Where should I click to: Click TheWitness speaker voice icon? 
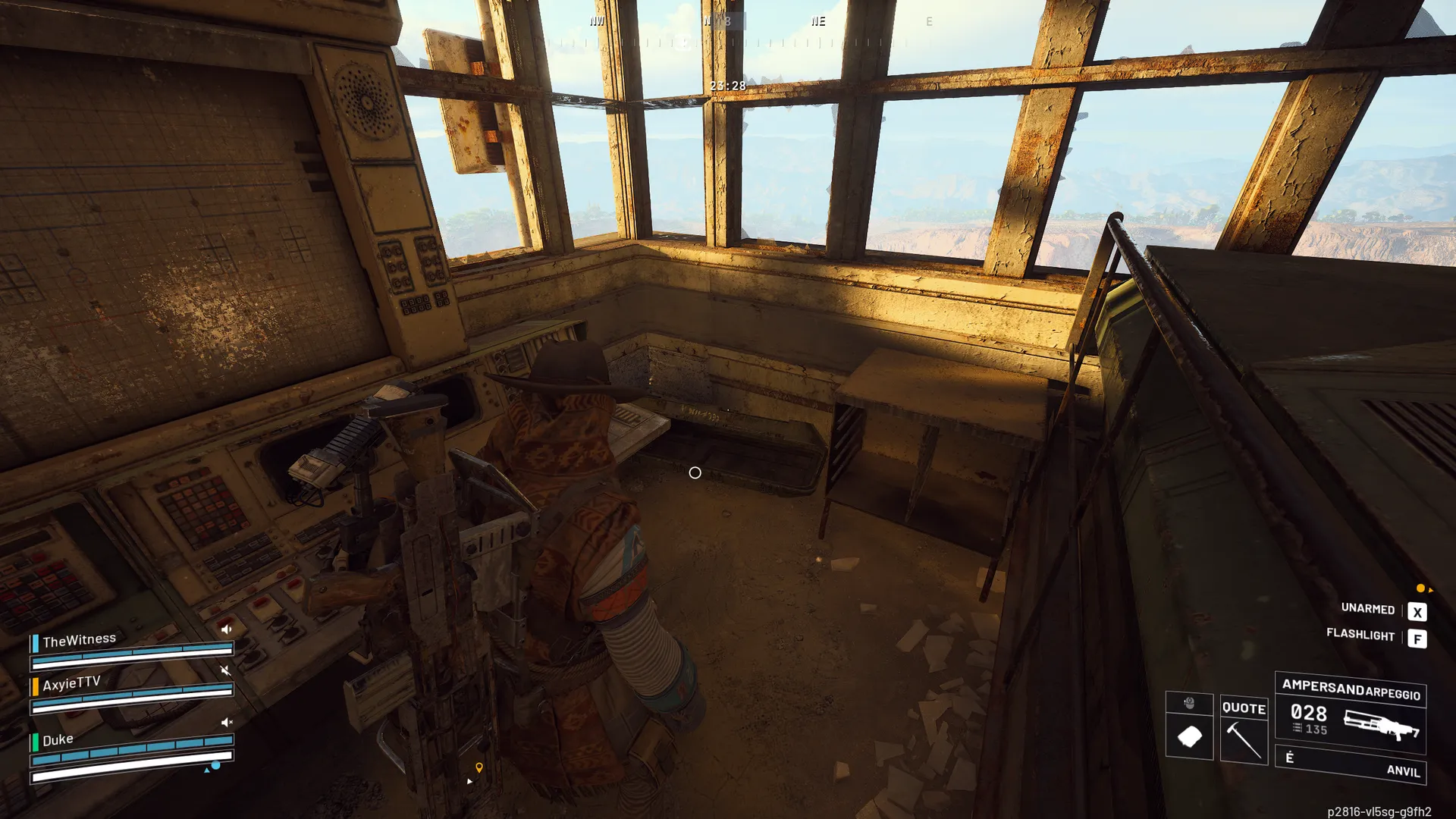[226, 629]
